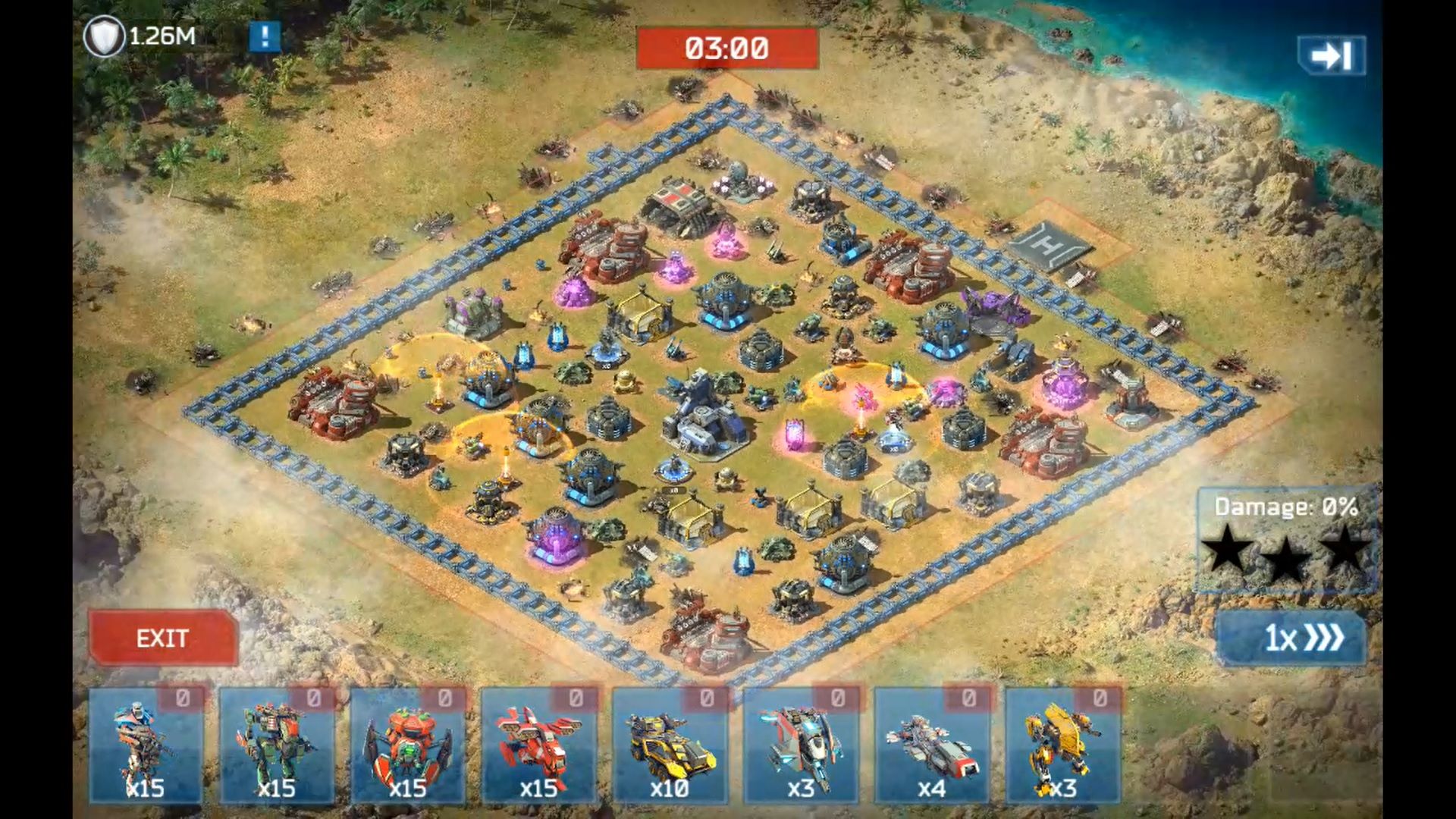
Task: Choose the green bipedal mech unit card
Action: [x=277, y=745]
